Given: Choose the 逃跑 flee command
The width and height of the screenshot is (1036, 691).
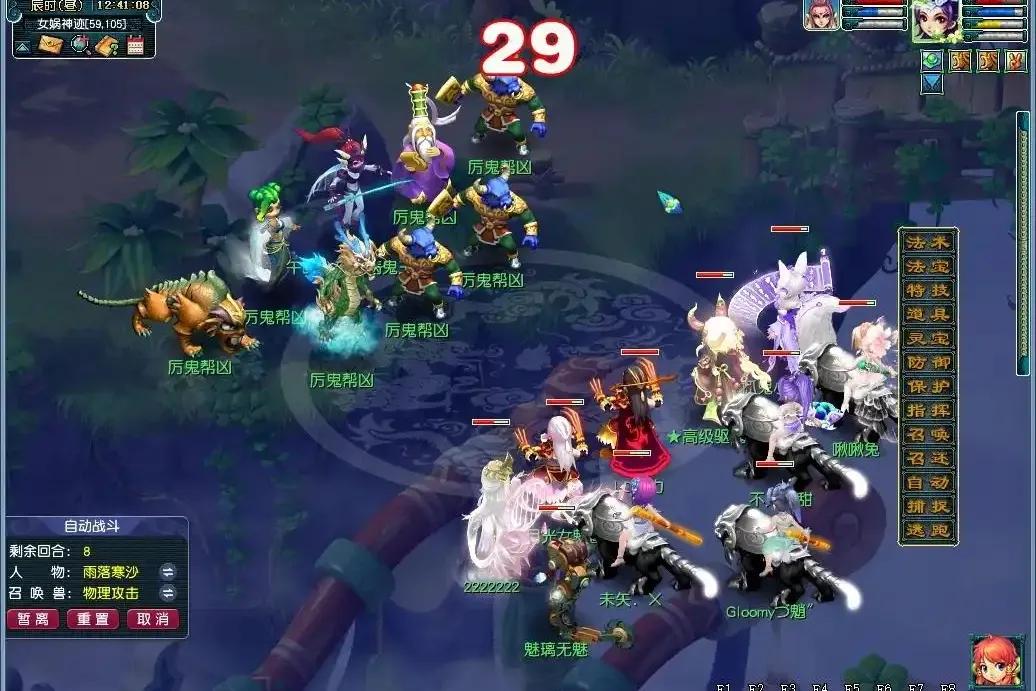Looking at the screenshot, I should coord(928,531).
